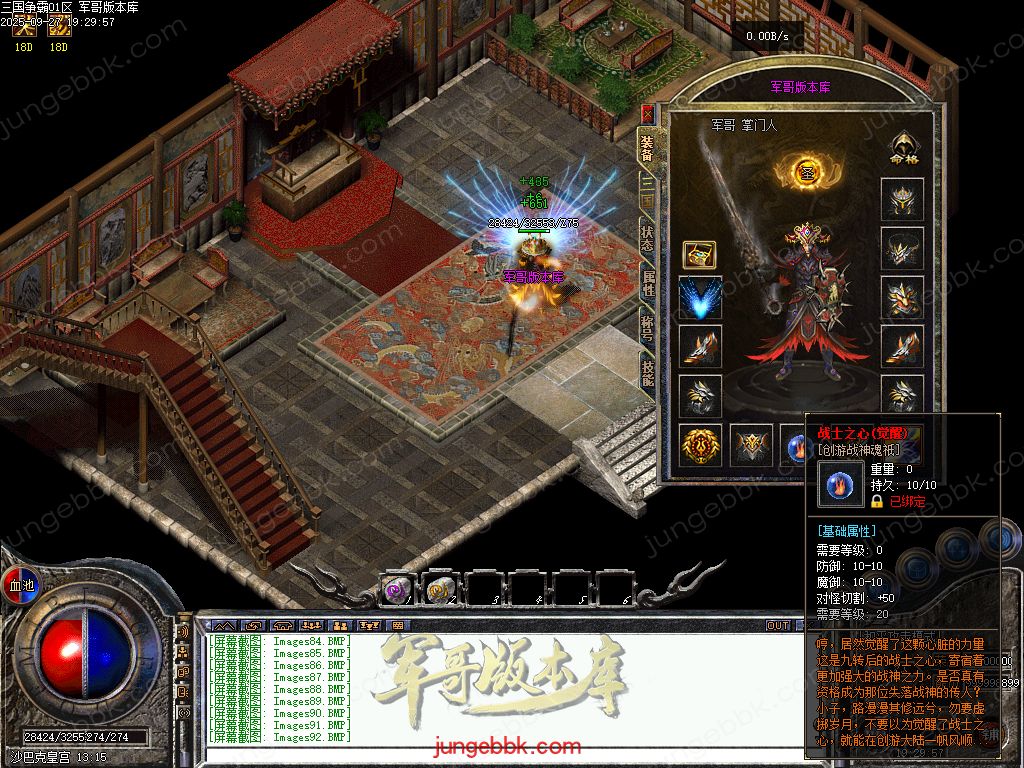
Task: Select the golden lion medal slot
Action: click(x=700, y=444)
